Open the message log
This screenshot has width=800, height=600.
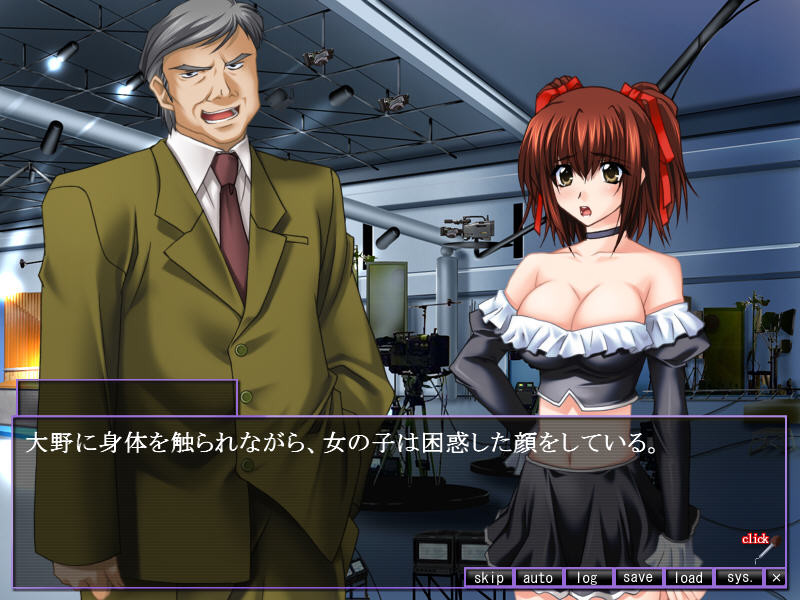tap(588, 578)
